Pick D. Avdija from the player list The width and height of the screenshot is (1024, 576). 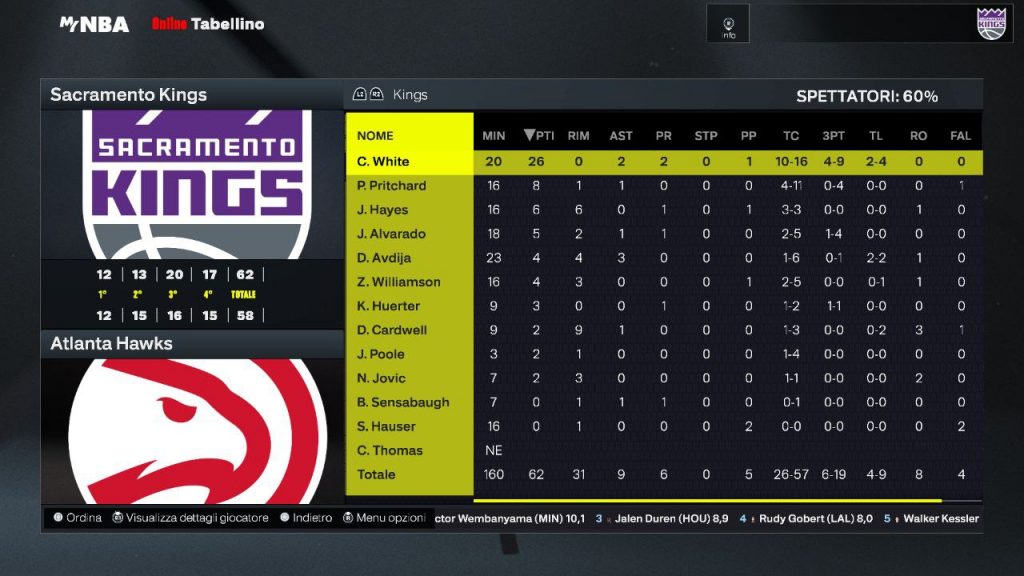coord(385,258)
